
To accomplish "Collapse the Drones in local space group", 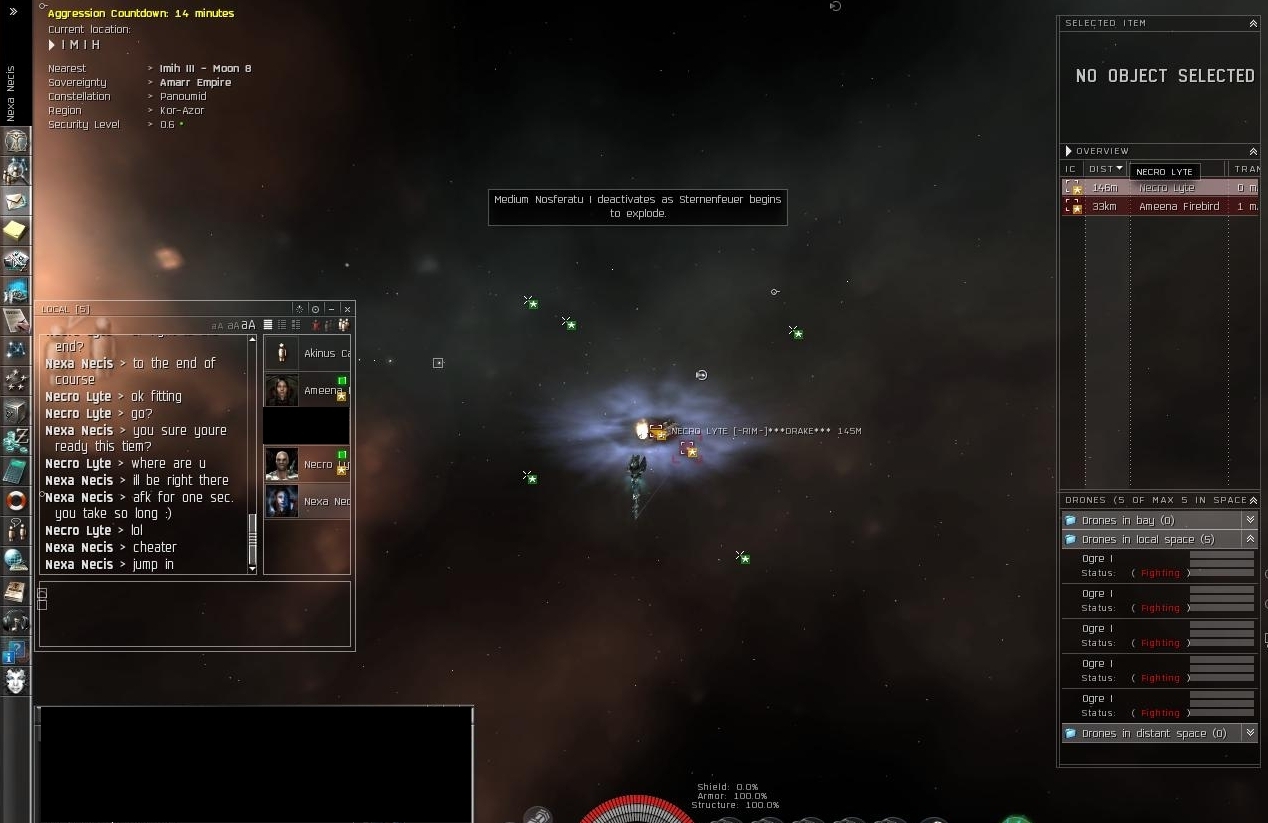I will [1249, 539].
